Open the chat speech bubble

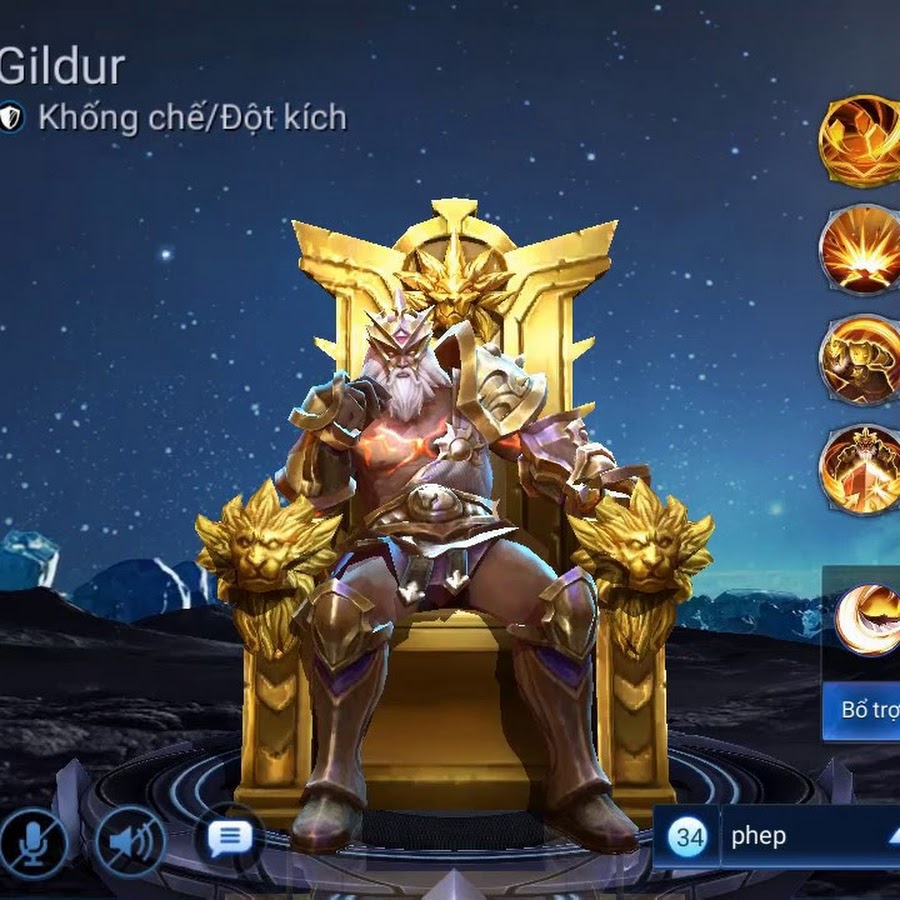[x=230, y=836]
